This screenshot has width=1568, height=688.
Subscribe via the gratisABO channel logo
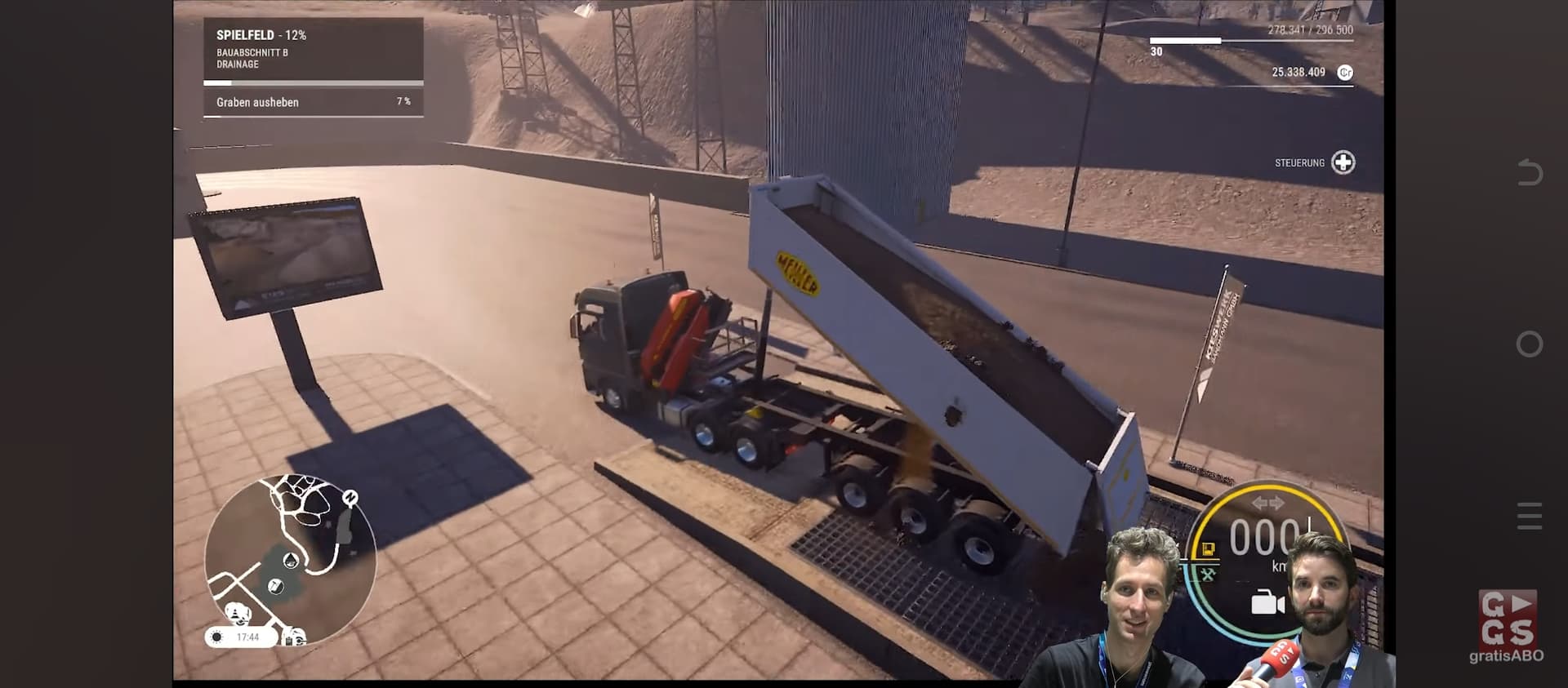[1508, 626]
